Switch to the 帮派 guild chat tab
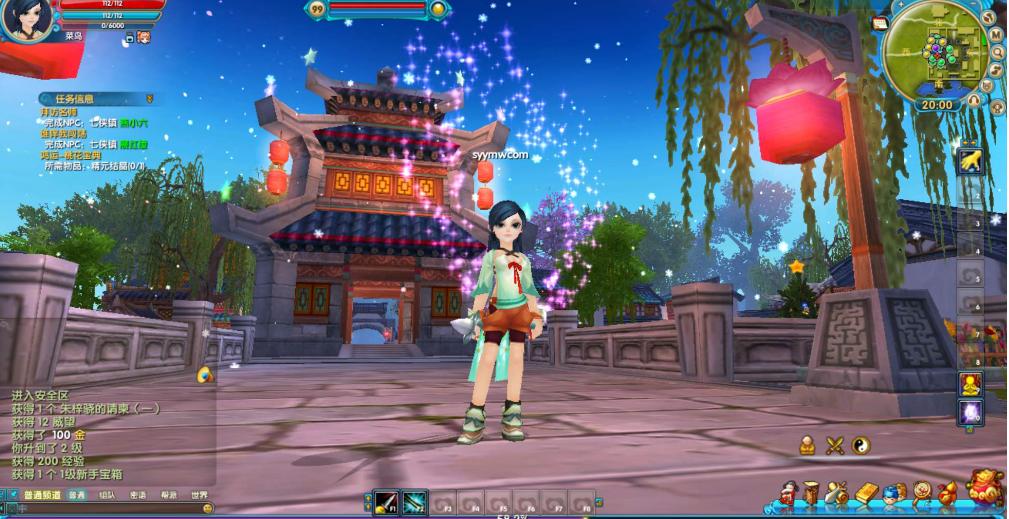1009x519 pixels. [169, 495]
